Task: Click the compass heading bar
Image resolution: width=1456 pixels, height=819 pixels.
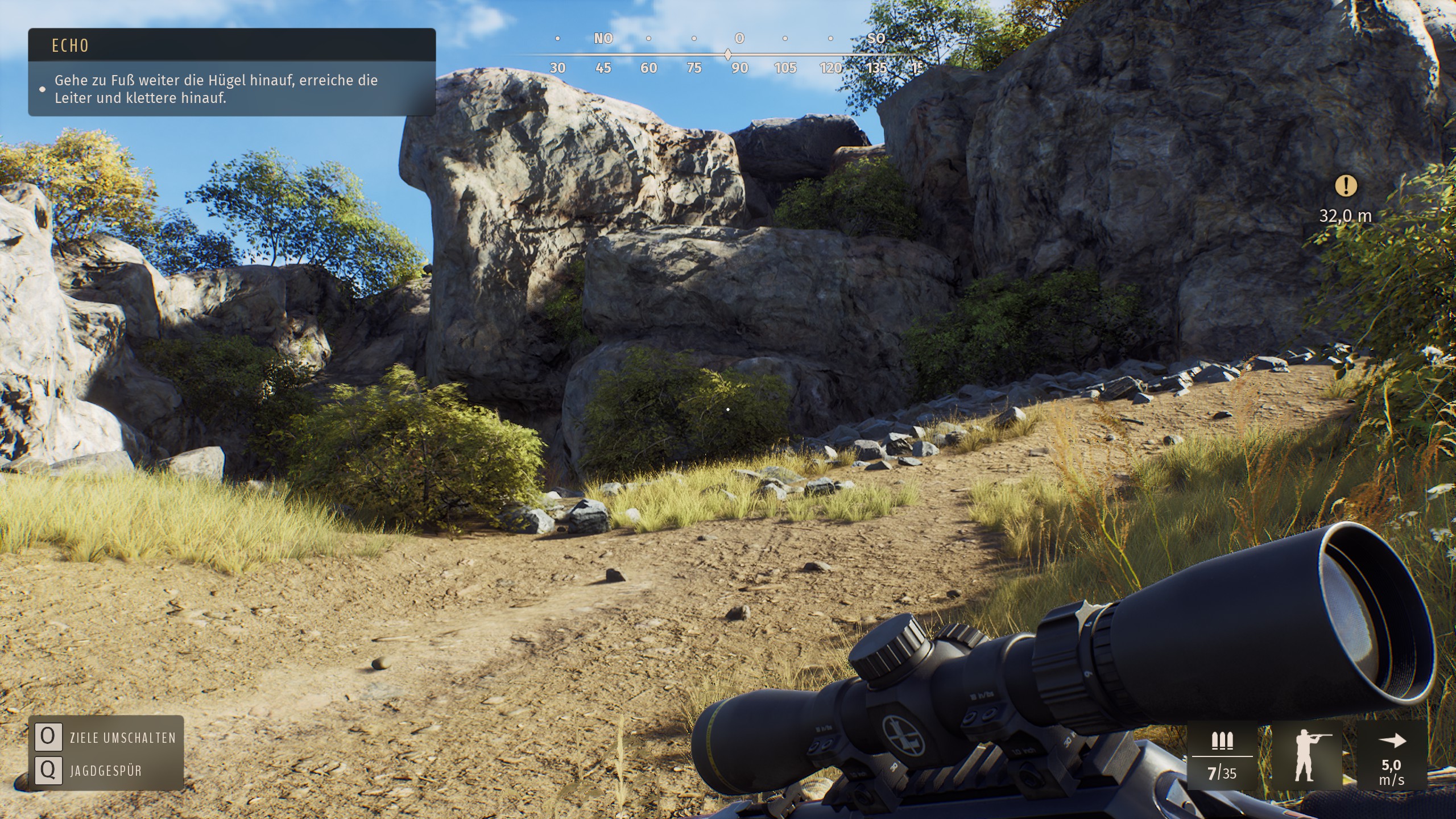Action: [x=728, y=55]
